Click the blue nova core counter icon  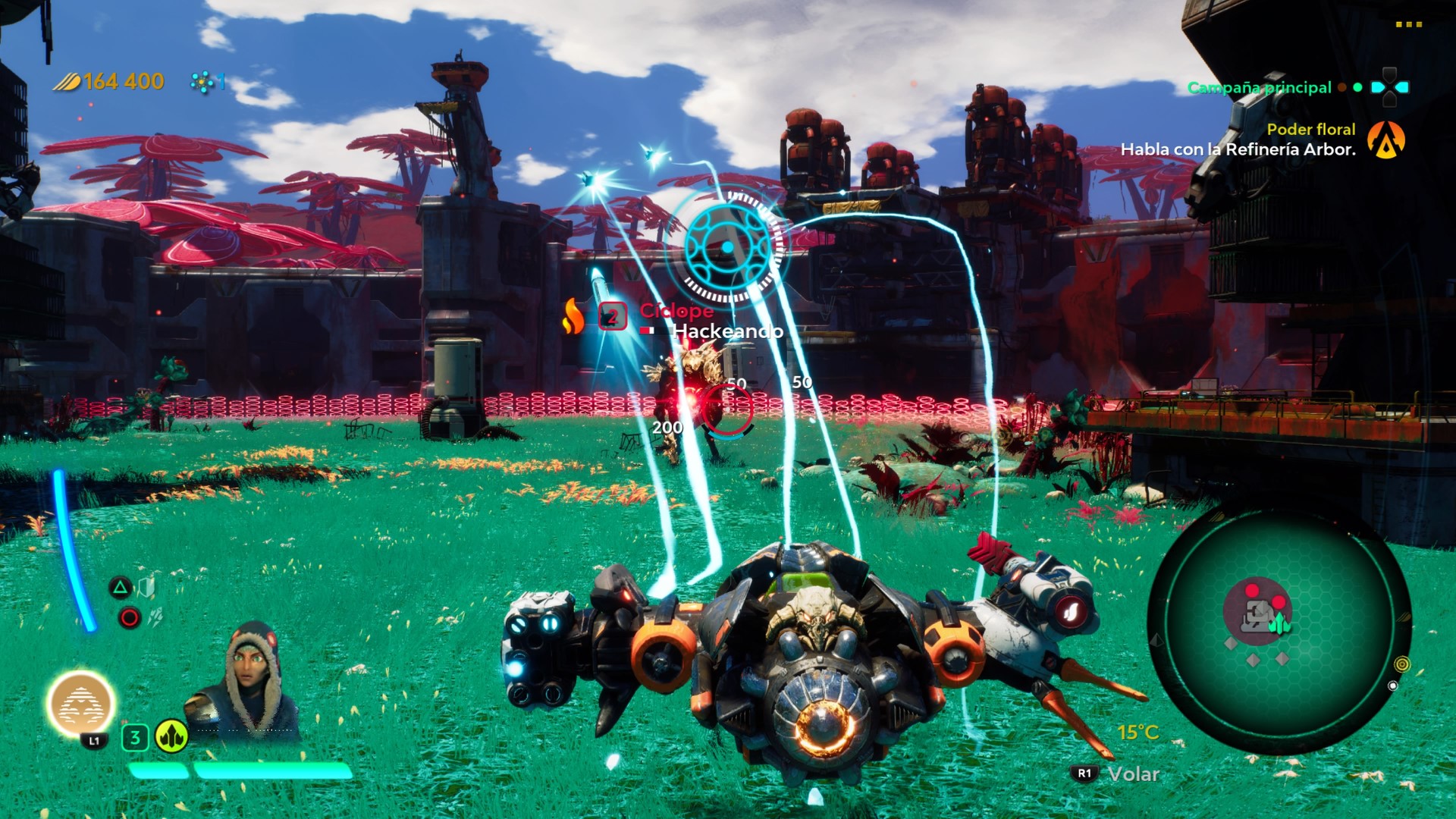click(202, 82)
